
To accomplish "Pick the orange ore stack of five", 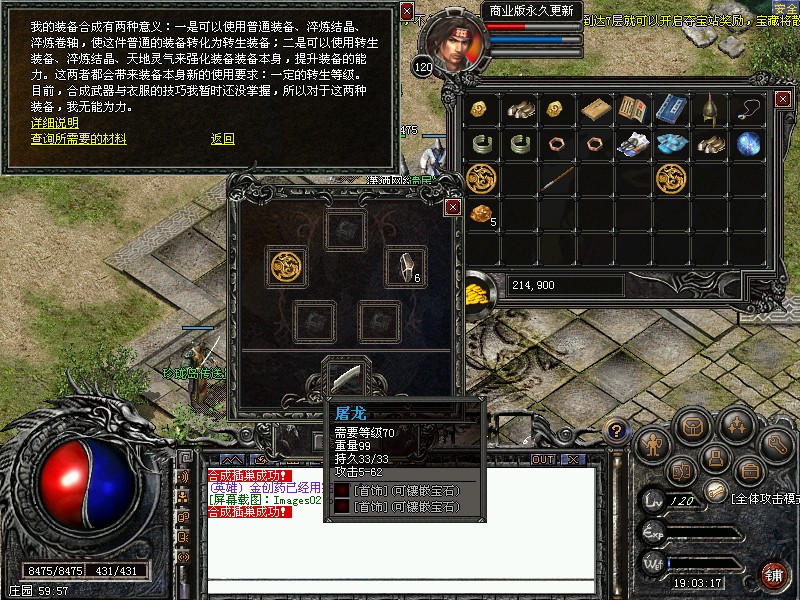I will pyautogui.click(x=482, y=213).
